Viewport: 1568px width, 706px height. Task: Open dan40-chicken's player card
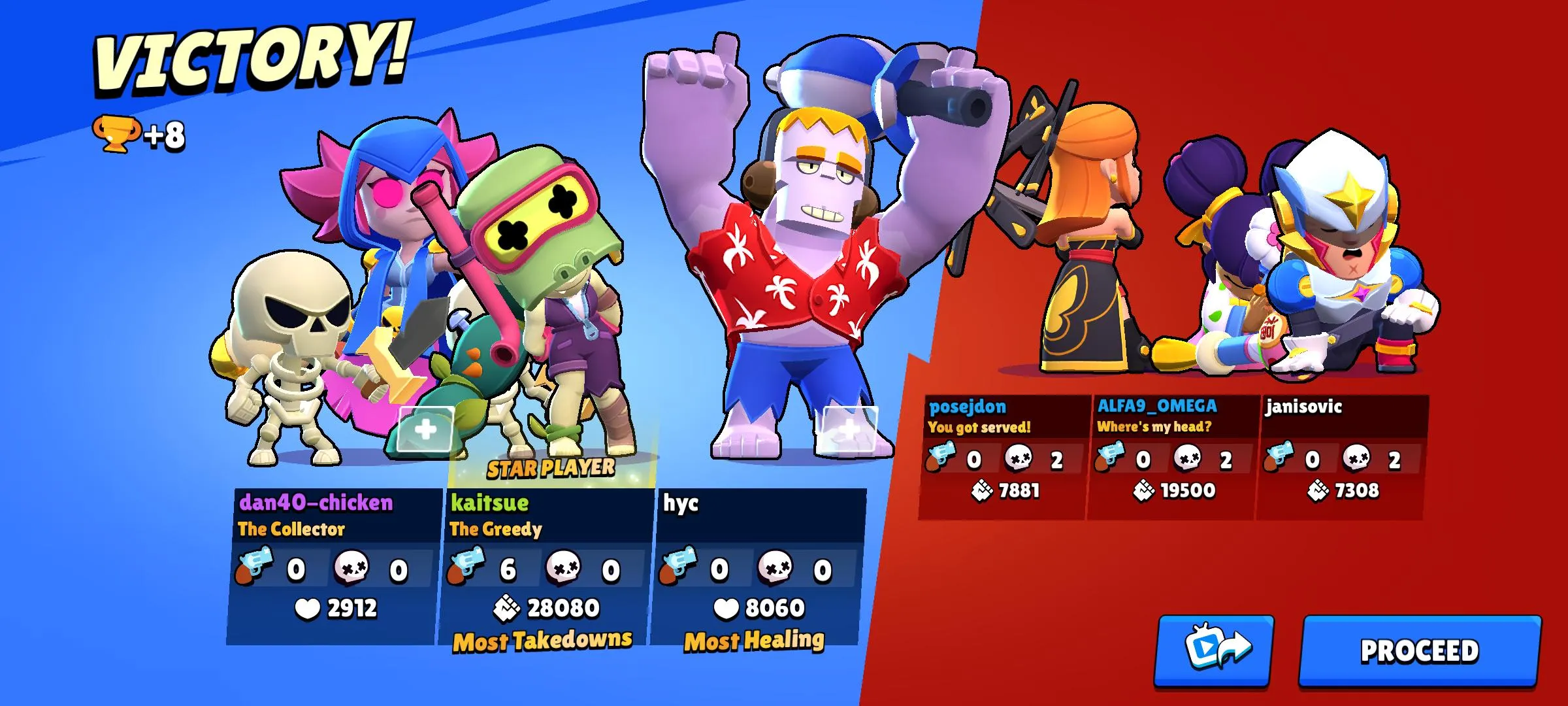point(333,565)
